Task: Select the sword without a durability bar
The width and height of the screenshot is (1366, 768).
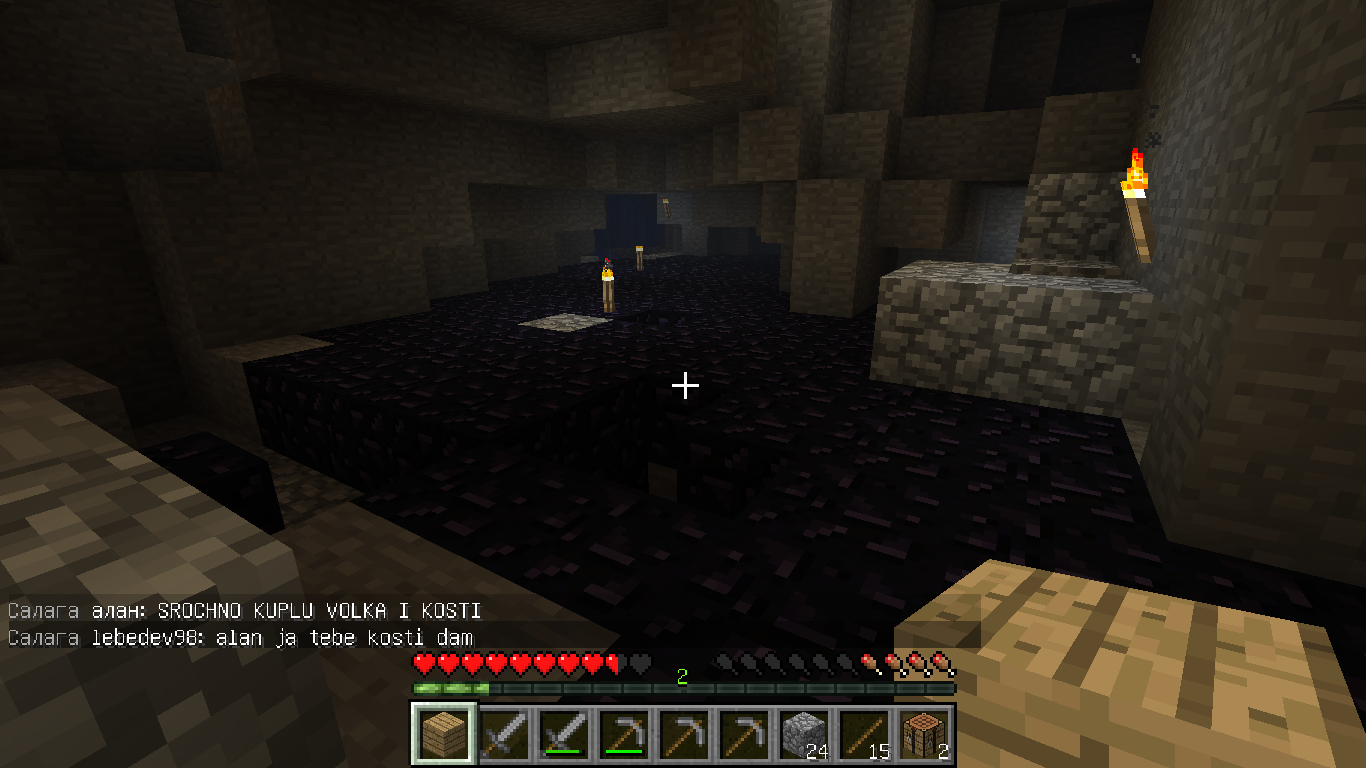Action: tap(504, 735)
